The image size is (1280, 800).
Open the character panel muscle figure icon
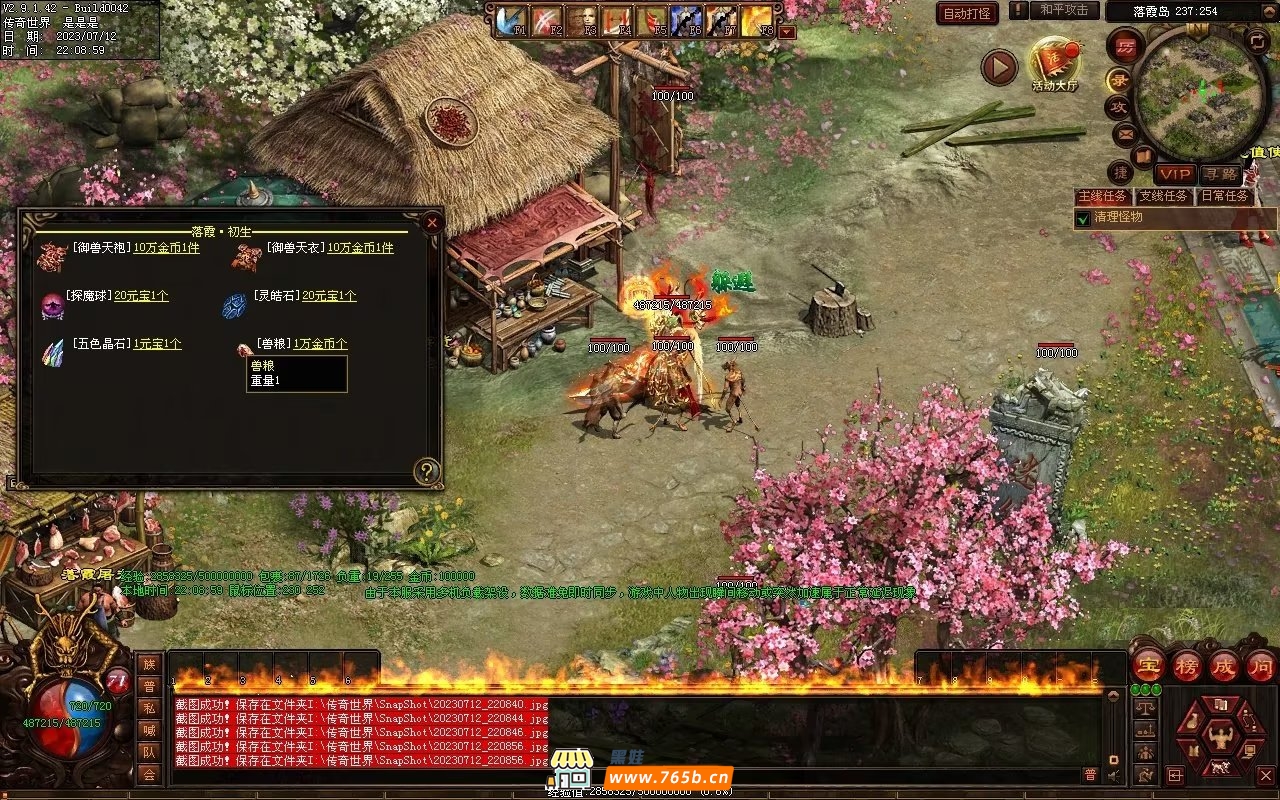coord(1218,738)
